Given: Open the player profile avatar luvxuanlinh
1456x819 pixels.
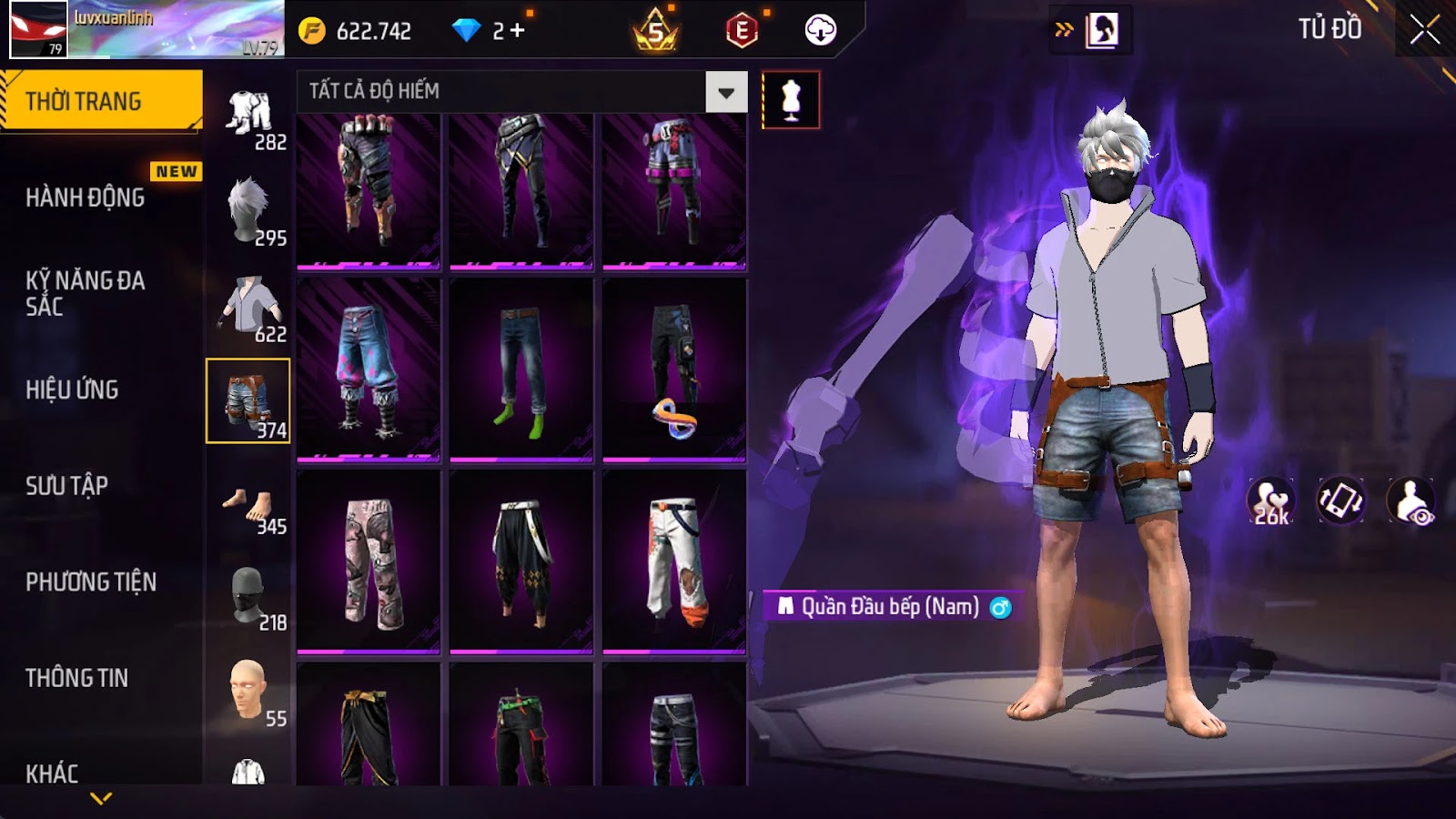Looking at the screenshot, I should [x=38, y=30].
